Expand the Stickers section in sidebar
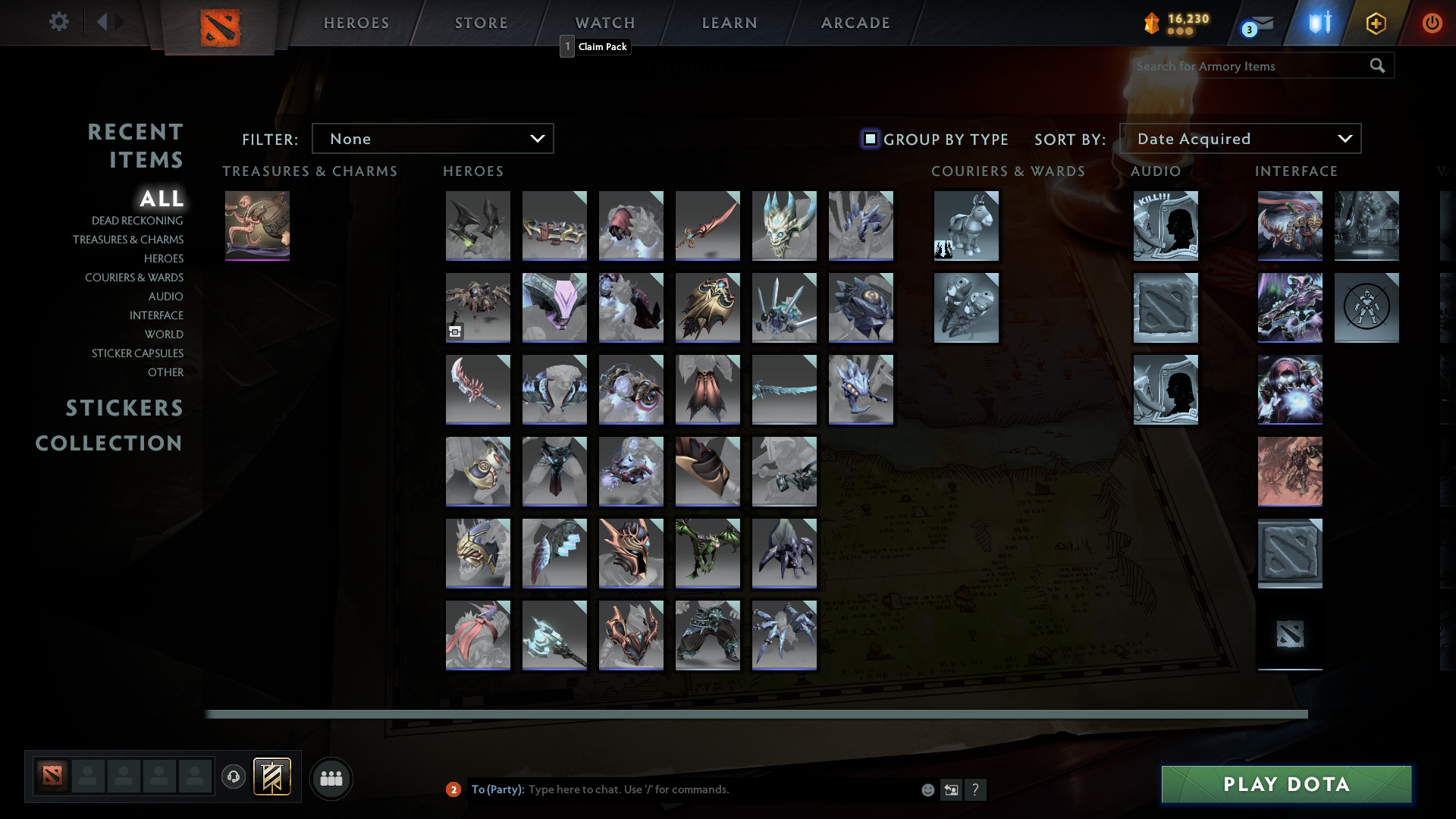 coord(124,408)
